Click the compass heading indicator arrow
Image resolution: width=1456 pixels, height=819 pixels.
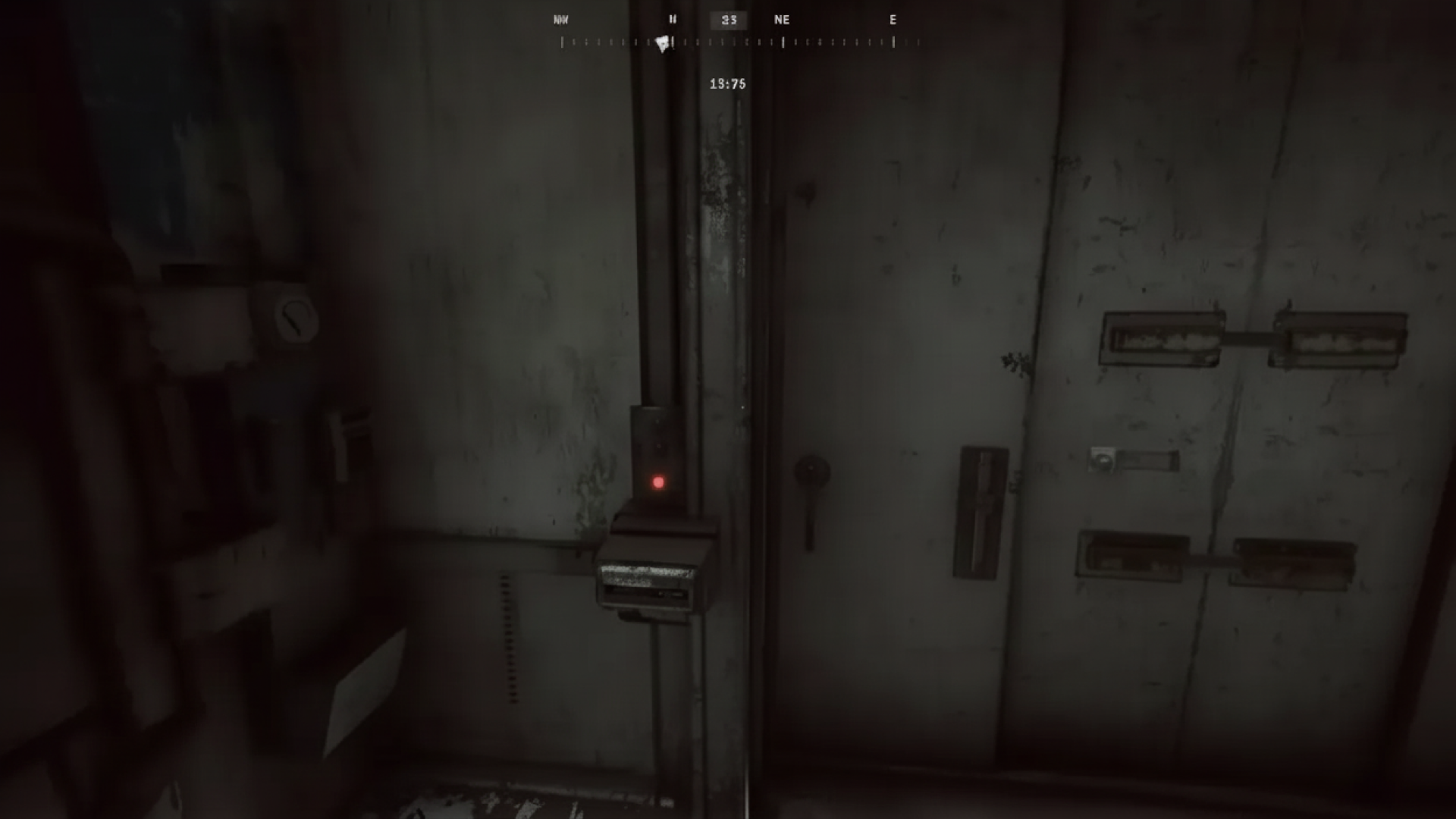click(662, 44)
